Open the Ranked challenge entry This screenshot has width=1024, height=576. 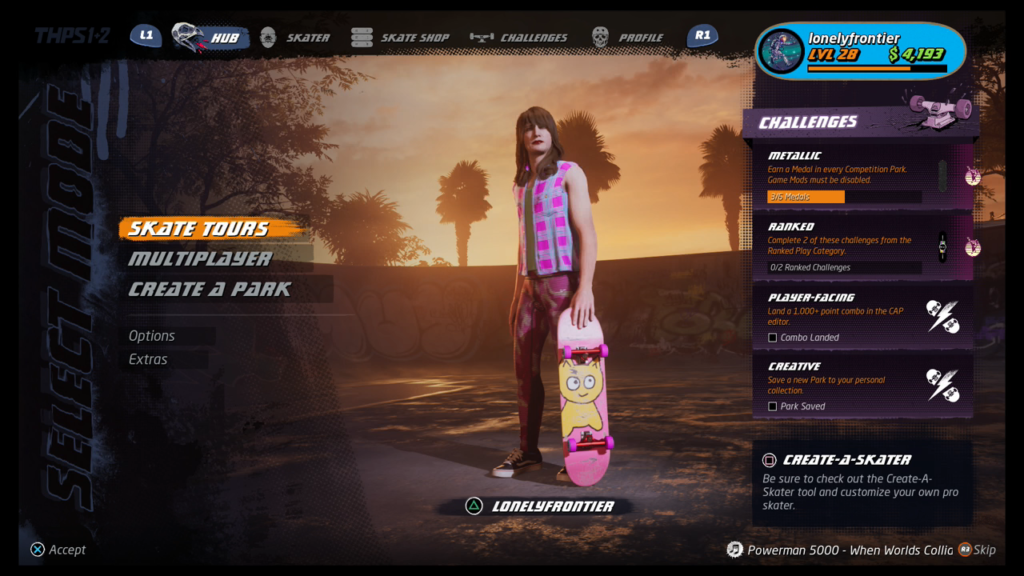(855, 246)
